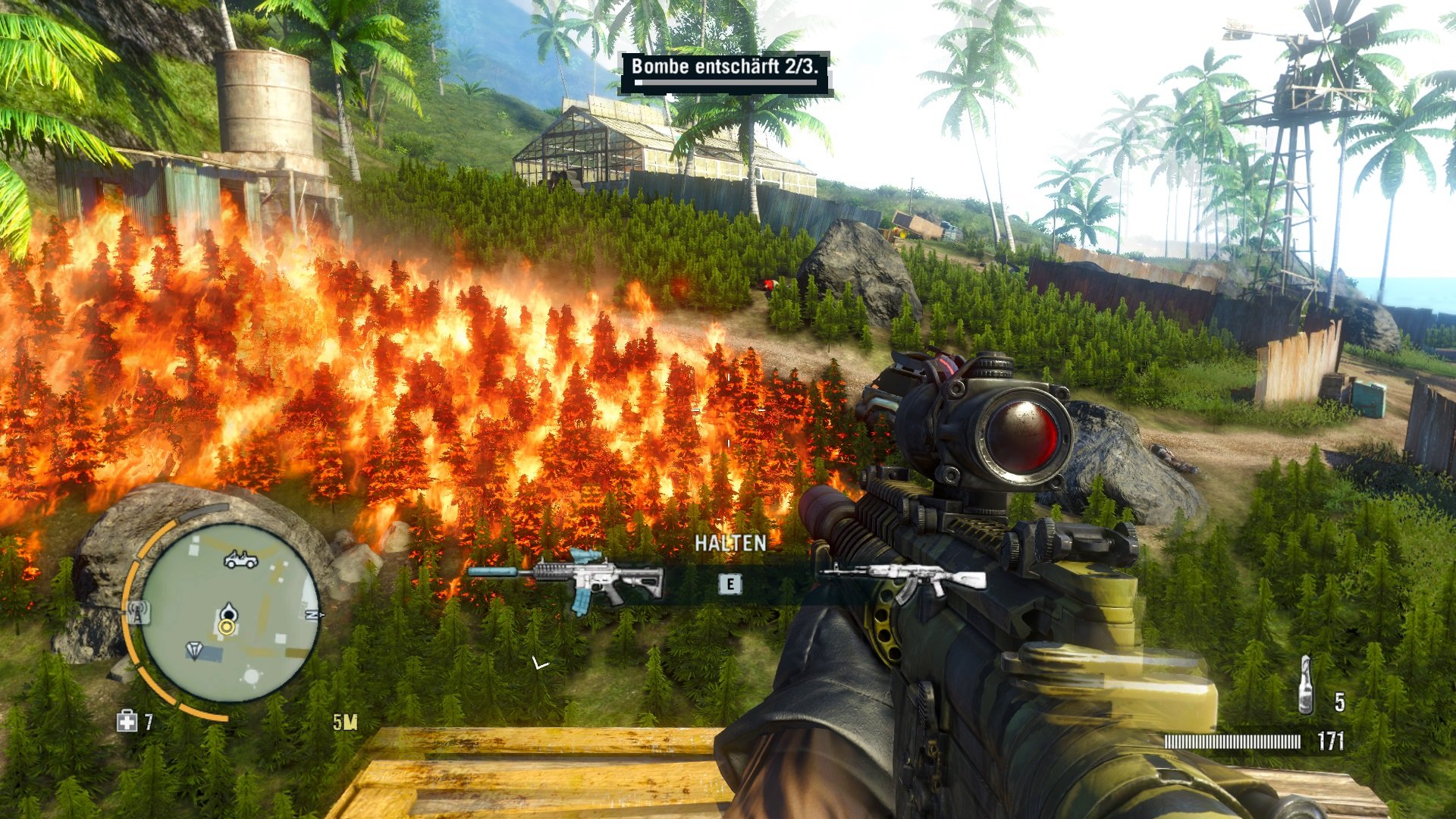This screenshot has height=819, width=1456.
Task: Click the north indicator on the minimap edge
Action: coord(315,614)
